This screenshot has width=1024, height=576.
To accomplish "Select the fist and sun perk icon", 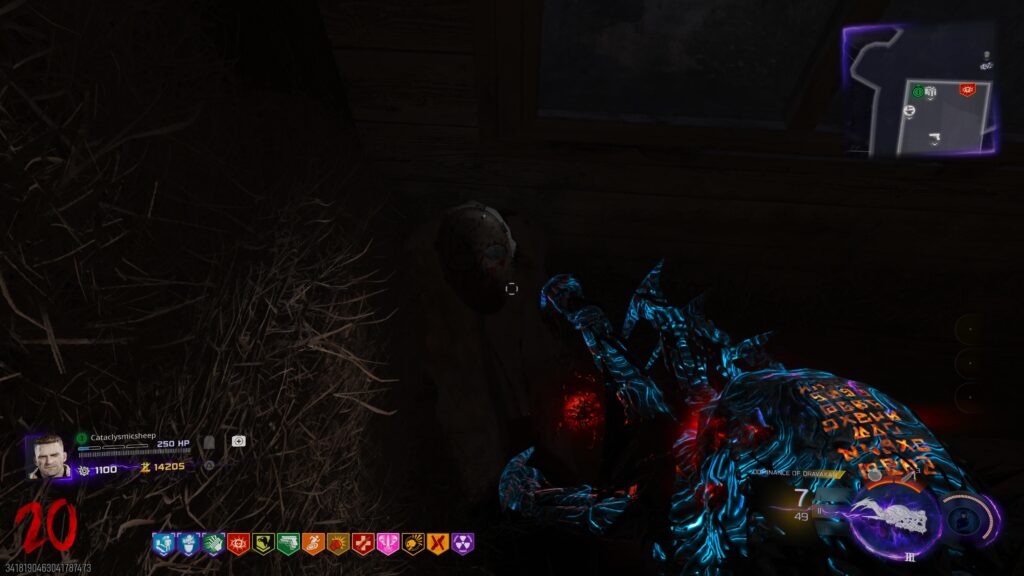I will click(338, 543).
